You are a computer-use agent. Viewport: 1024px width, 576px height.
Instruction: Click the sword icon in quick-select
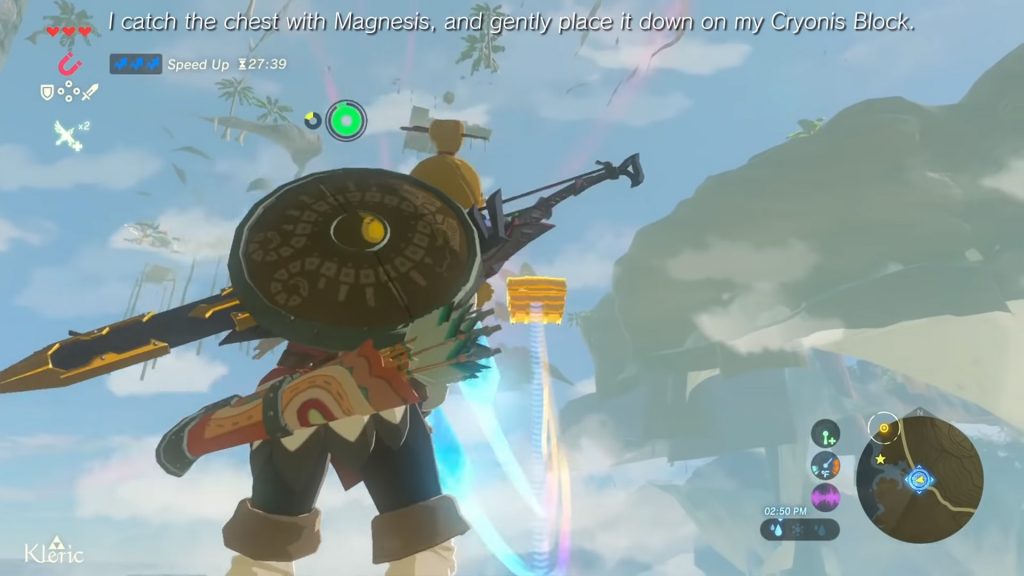click(90, 92)
